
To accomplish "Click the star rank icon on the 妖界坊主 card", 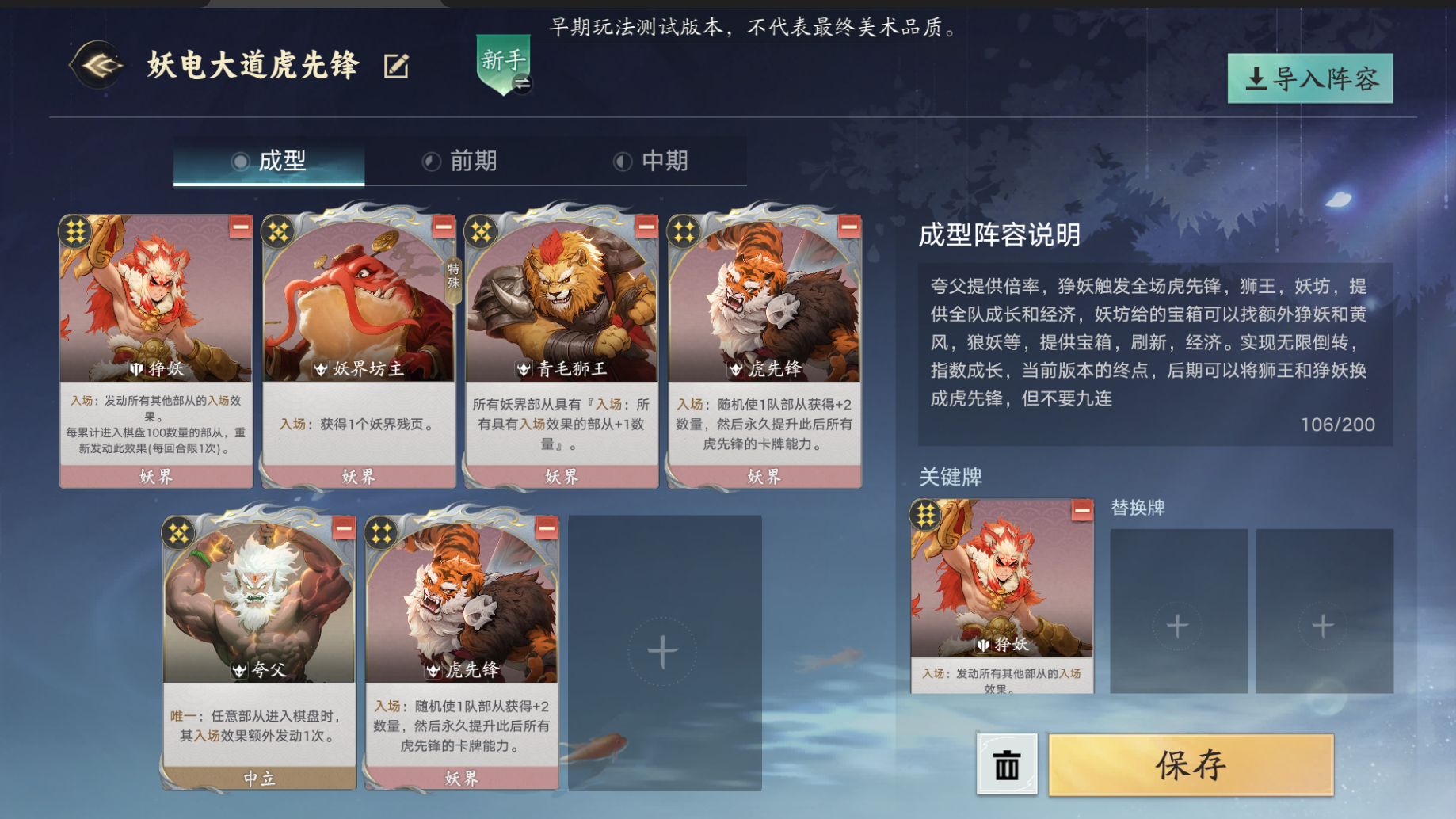I will 279,232.
